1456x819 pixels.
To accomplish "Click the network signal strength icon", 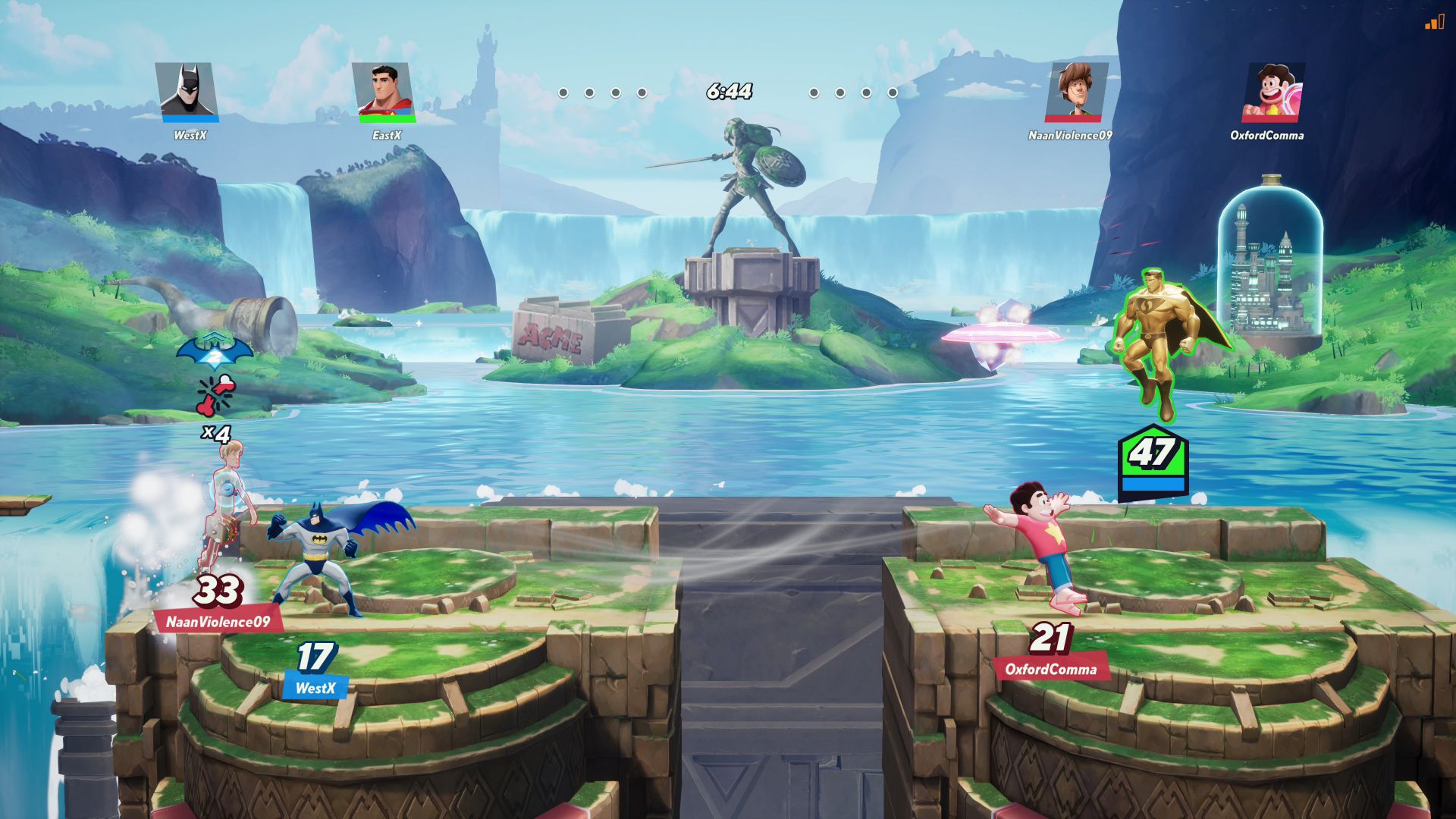I will [1434, 23].
